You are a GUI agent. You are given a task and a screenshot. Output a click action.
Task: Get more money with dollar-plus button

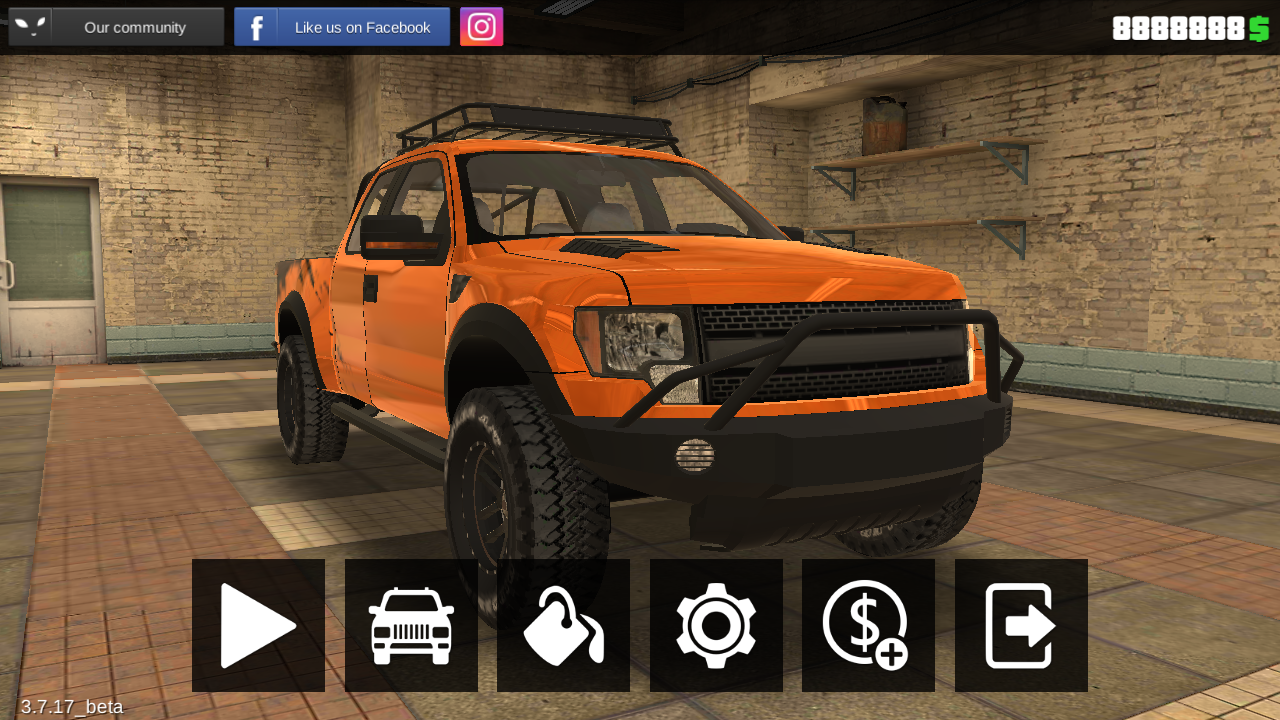[x=868, y=625]
